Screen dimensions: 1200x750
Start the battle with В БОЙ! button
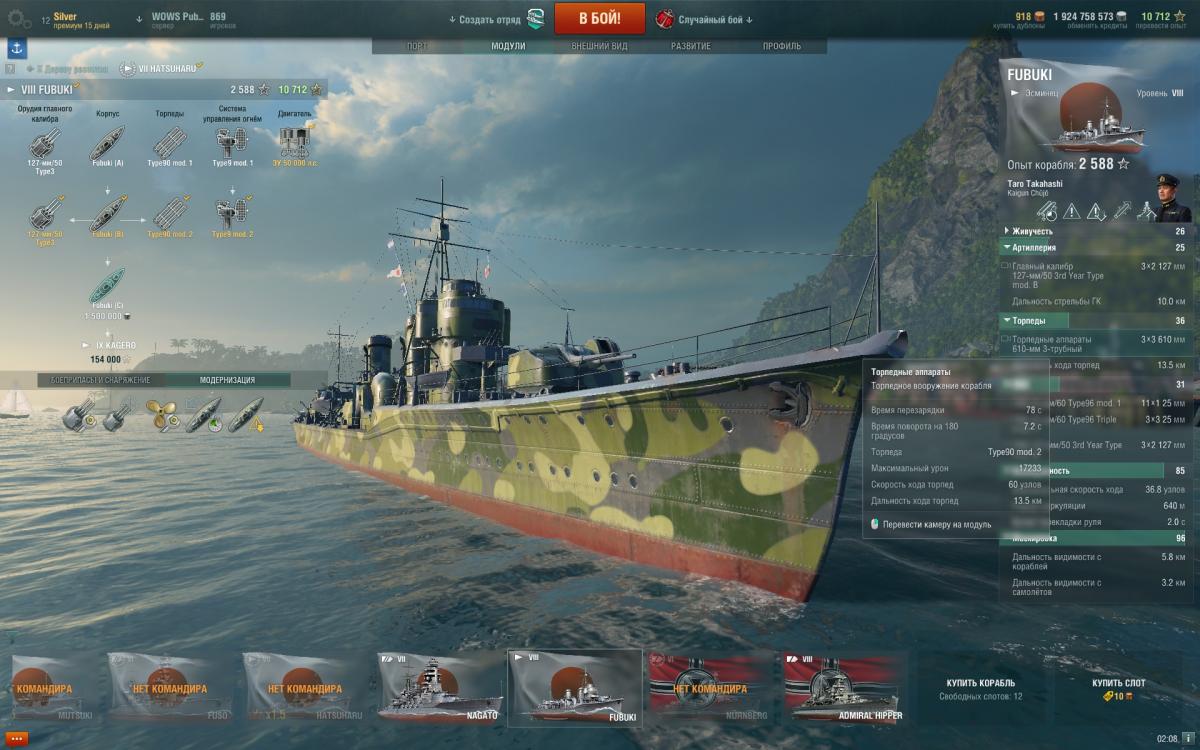[599, 18]
